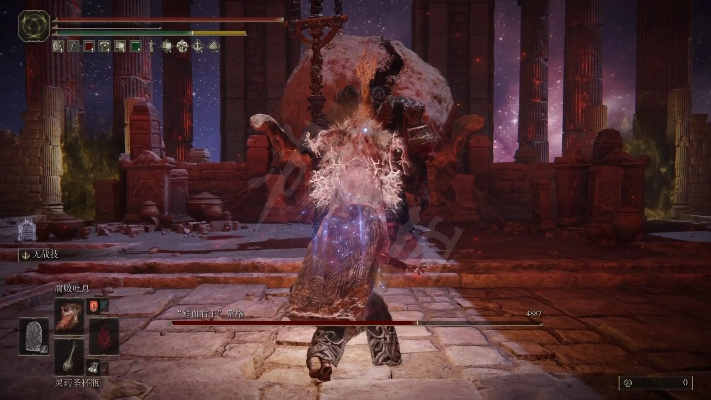Select the fingerprint stone shield slot
Image resolution: width=711 pixels, height=400 pixels.
coord(34,336)
